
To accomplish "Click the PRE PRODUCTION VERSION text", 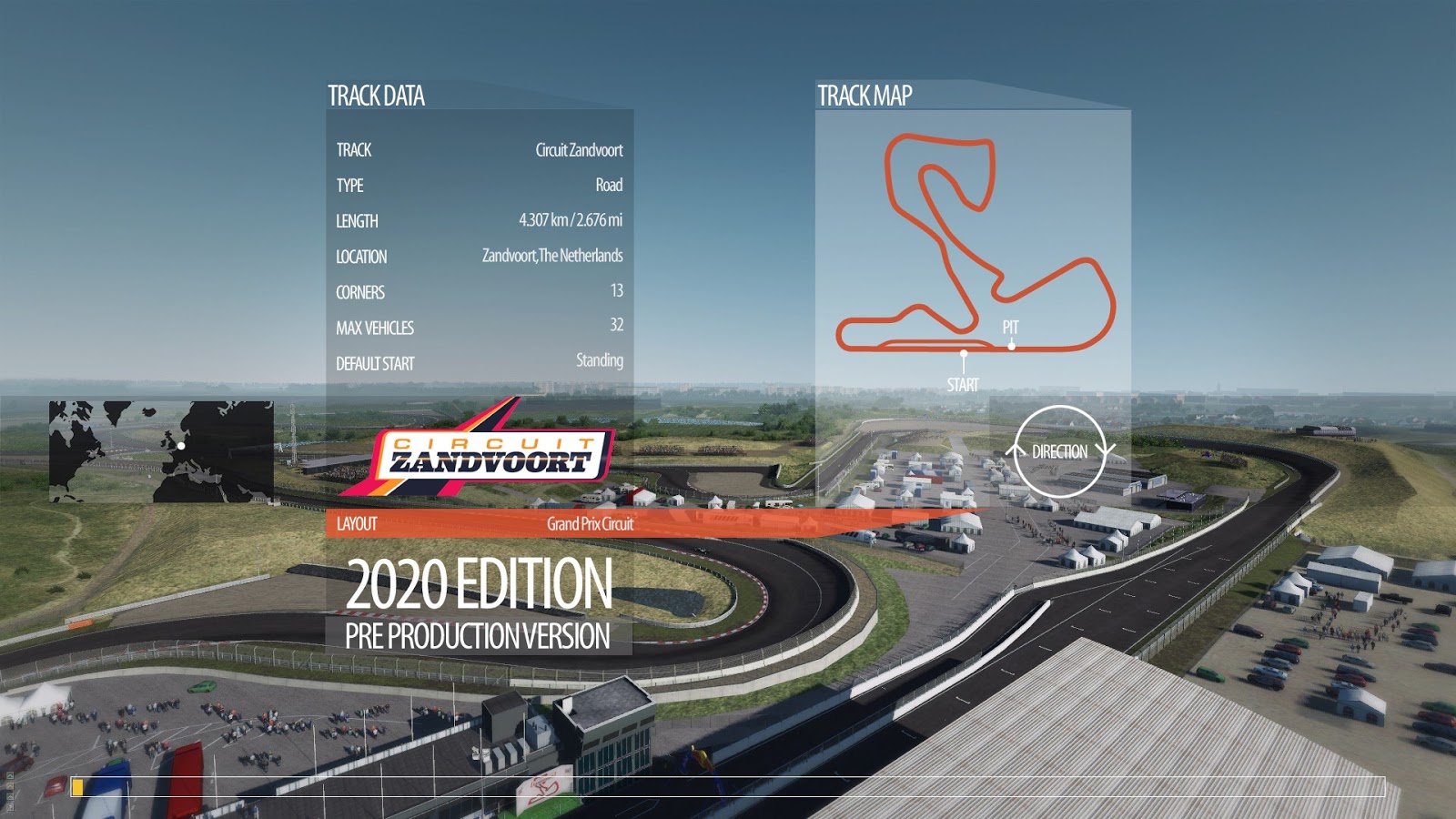I will pos(476,637).
